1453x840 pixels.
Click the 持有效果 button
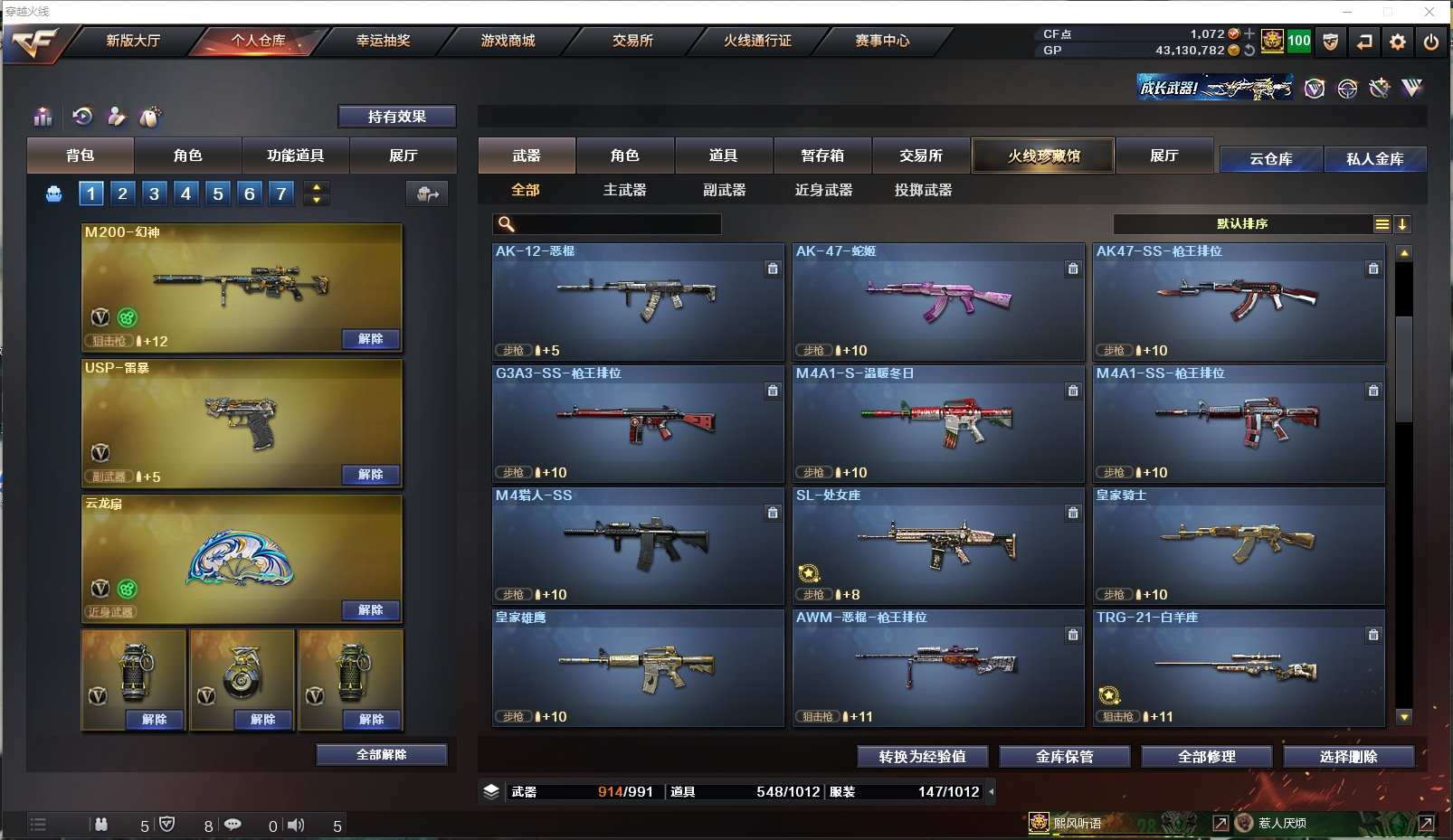pyautogui.click(x=396, y=117)
